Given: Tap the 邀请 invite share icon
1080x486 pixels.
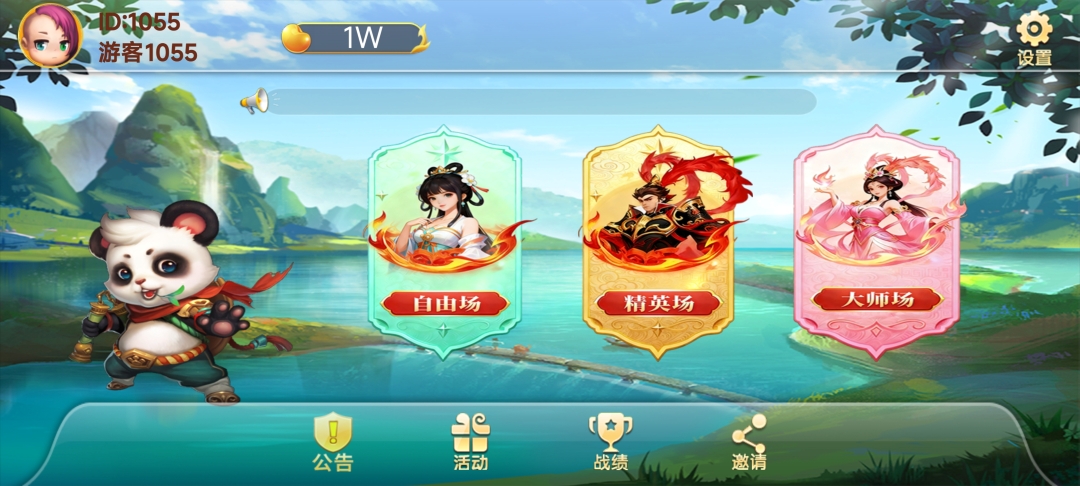Looking at the screenshot, I should pyautogui.click(x=748, y=441).
